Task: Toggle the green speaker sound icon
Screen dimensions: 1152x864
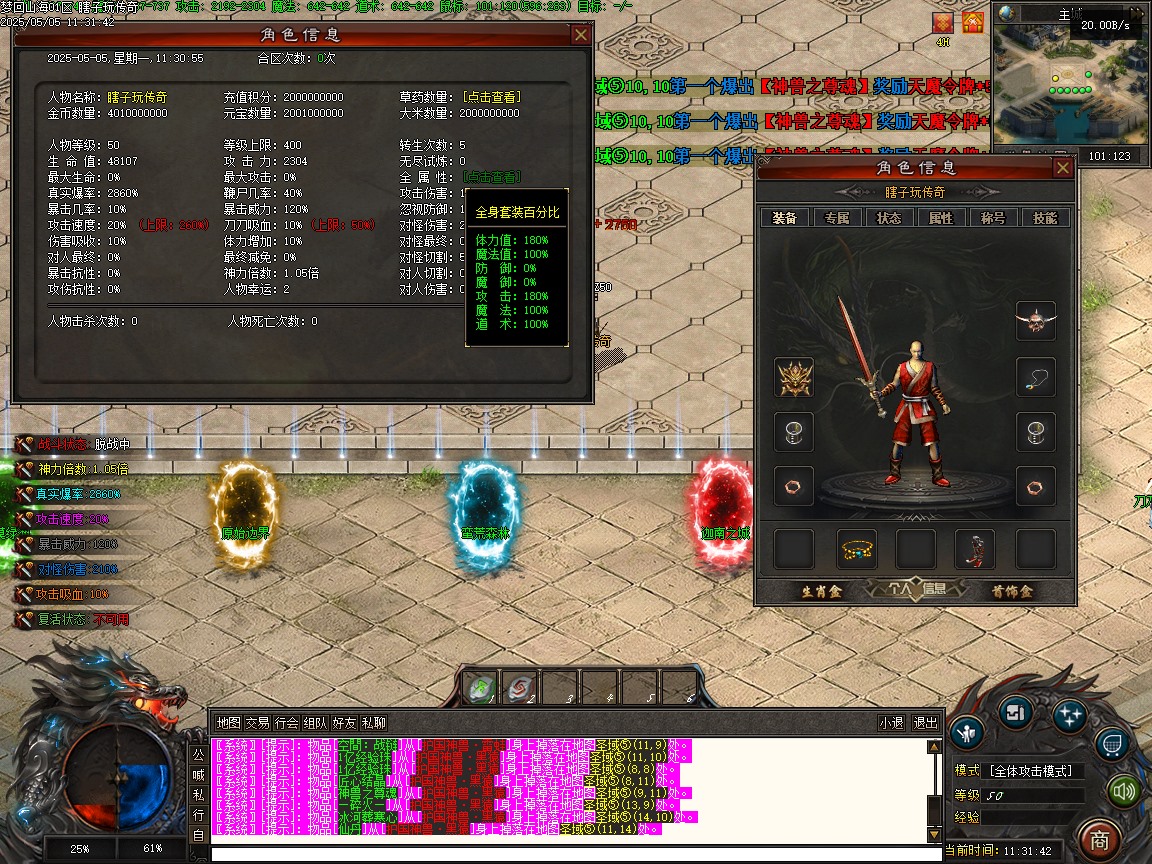Action: tap(1124, 792)
